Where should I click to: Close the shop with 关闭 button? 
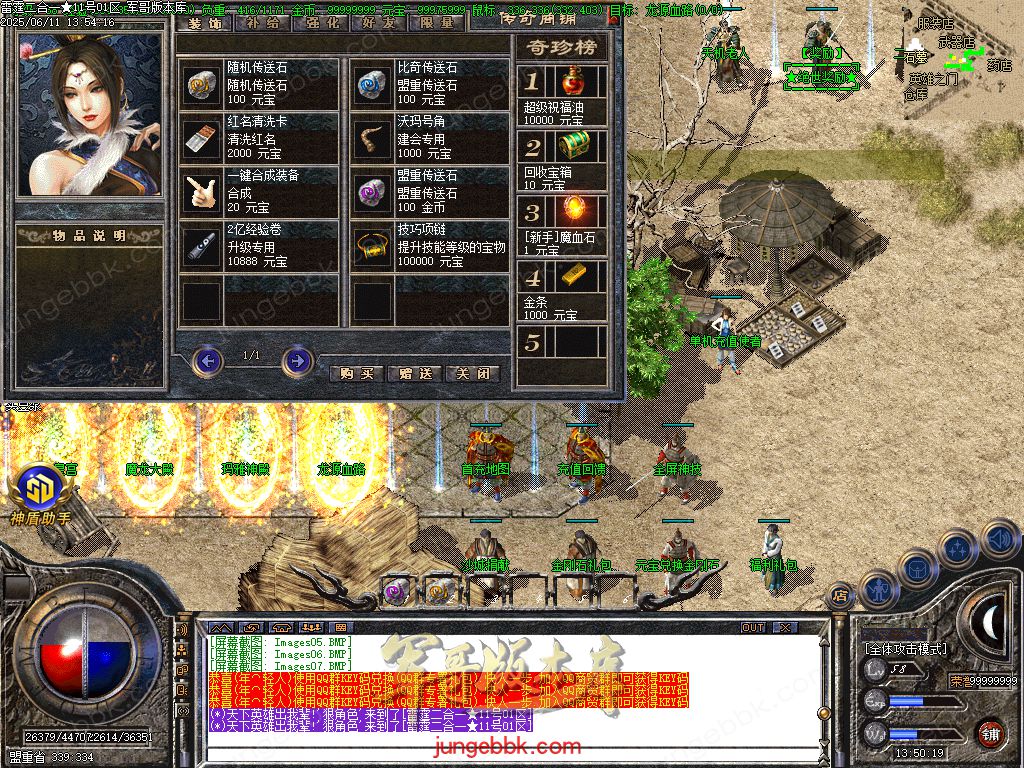click(x=472, y=373)
